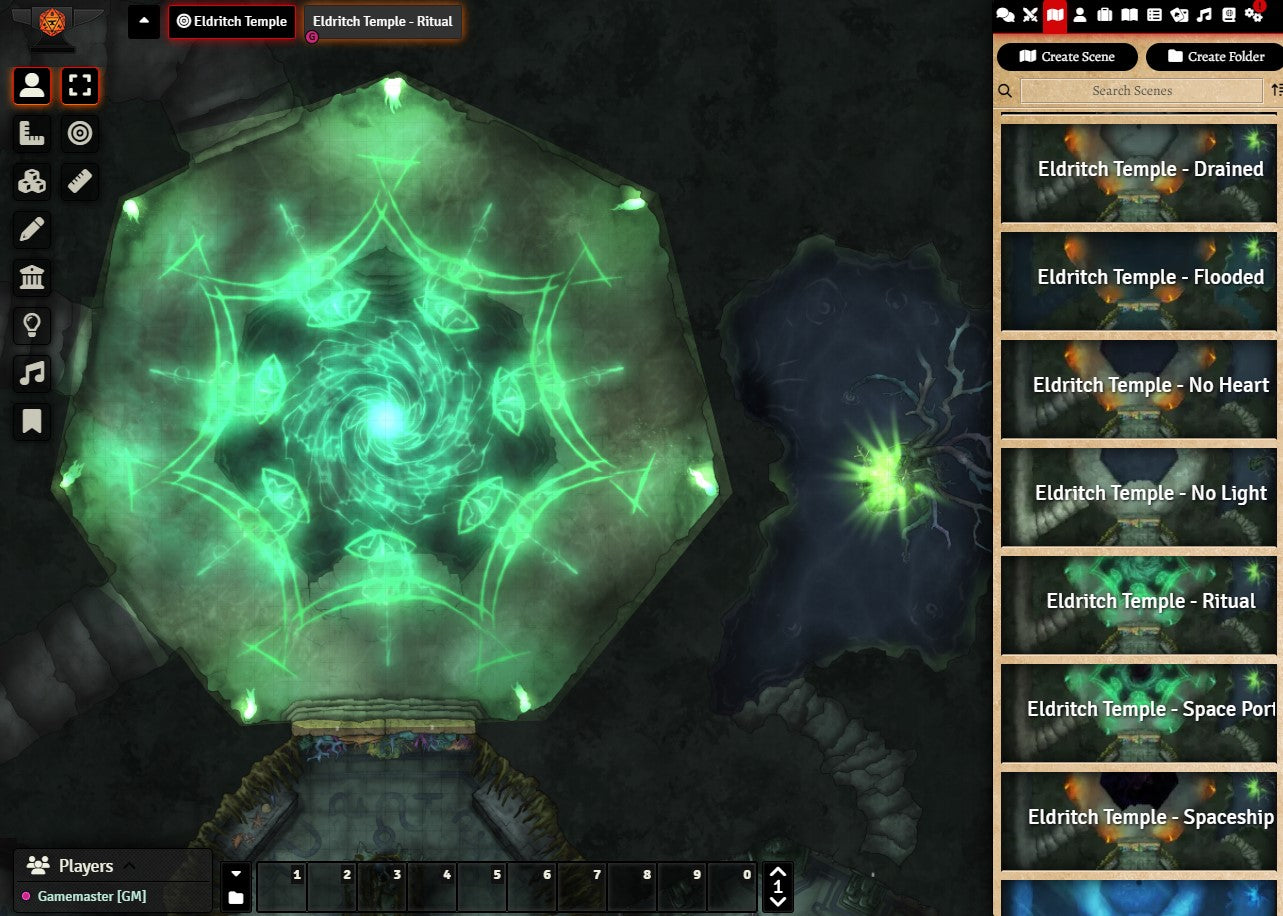
Task: Select the Eldritch Temple - Flooded scene
Action: click(x=1139, y=279)
